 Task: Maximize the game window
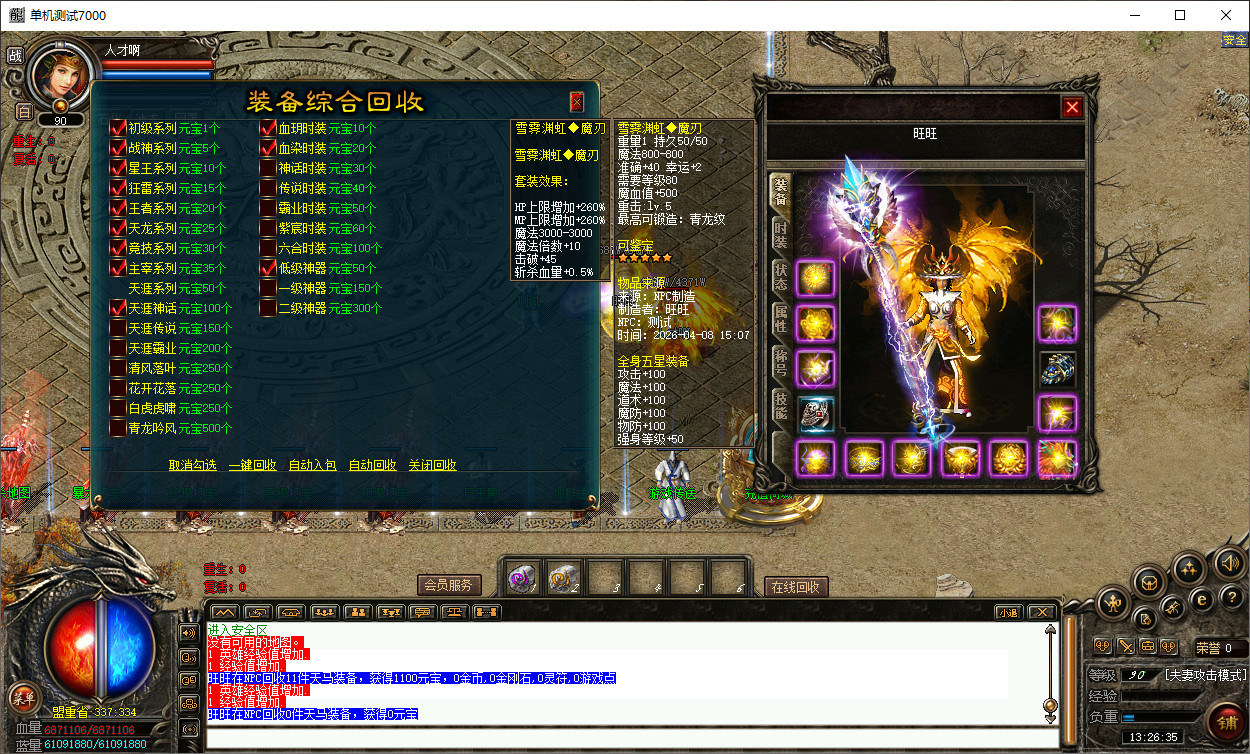click(x=1180, y=15)
